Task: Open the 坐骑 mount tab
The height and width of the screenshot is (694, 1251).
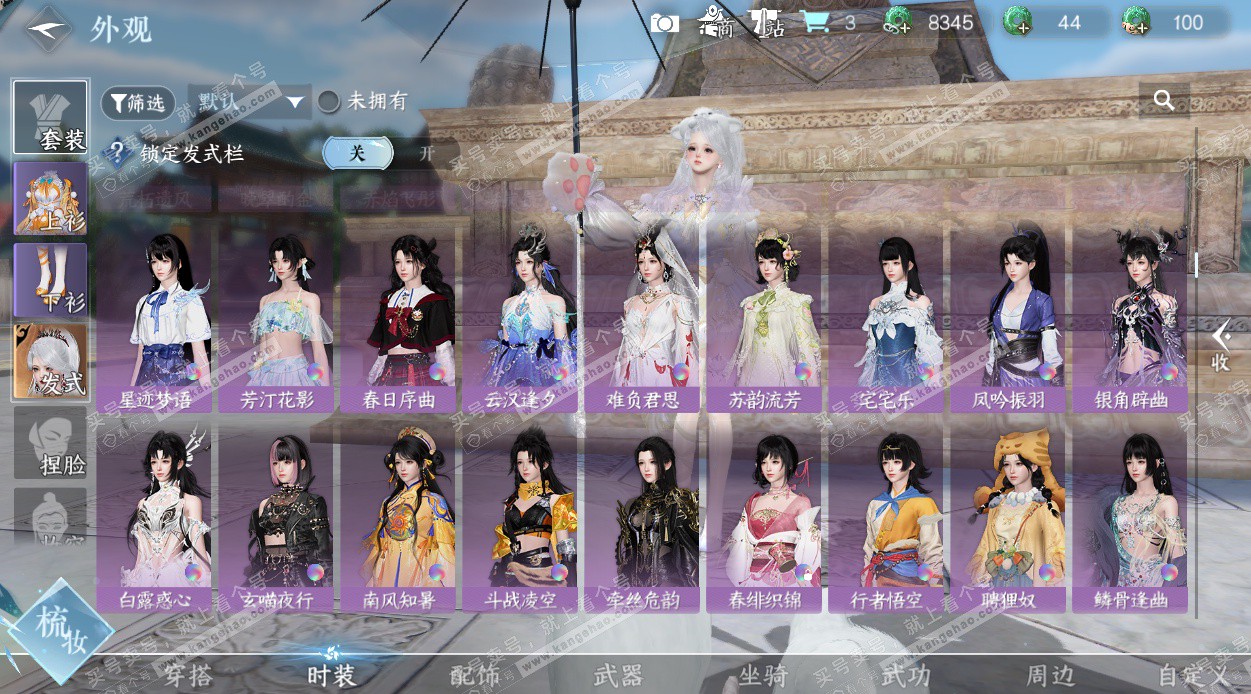Action: pyautogui.click(x=763, y=675)
